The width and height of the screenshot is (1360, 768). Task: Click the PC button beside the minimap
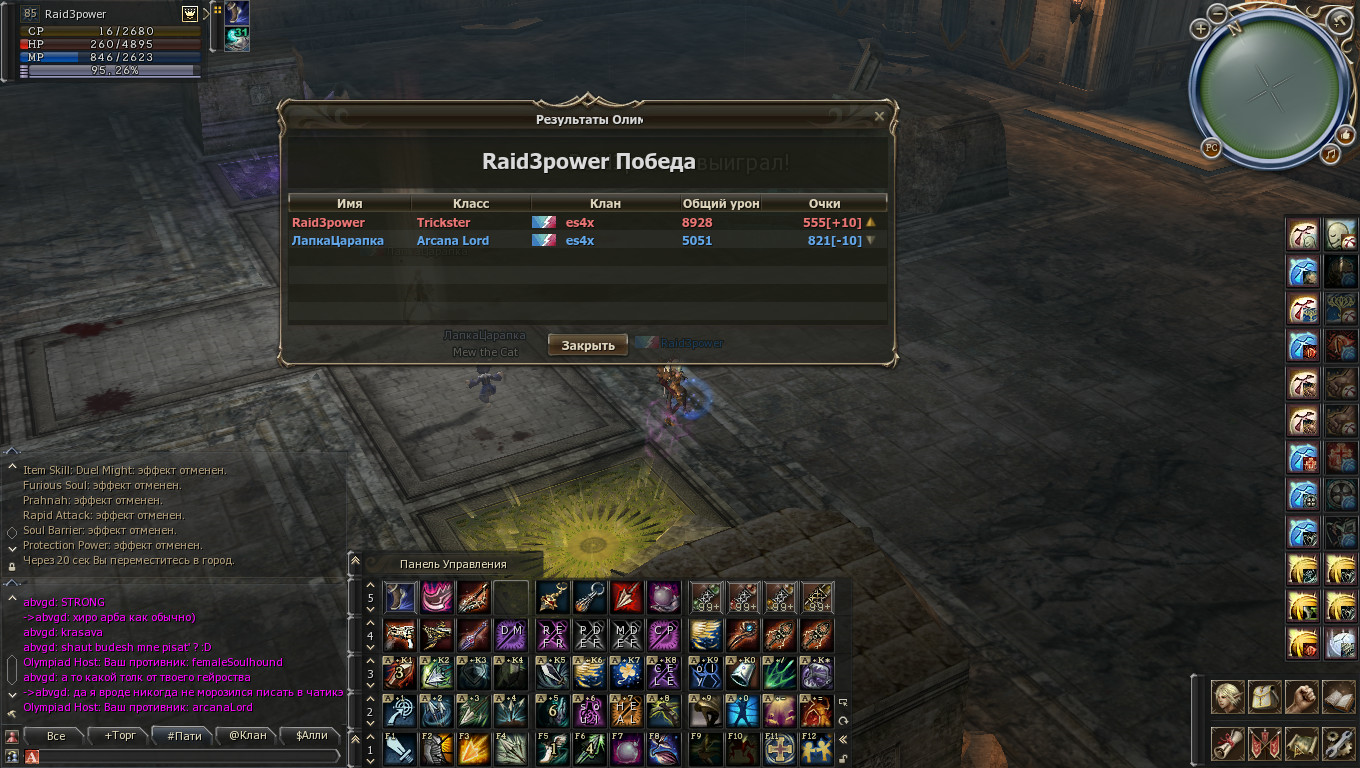point(1211,148)
